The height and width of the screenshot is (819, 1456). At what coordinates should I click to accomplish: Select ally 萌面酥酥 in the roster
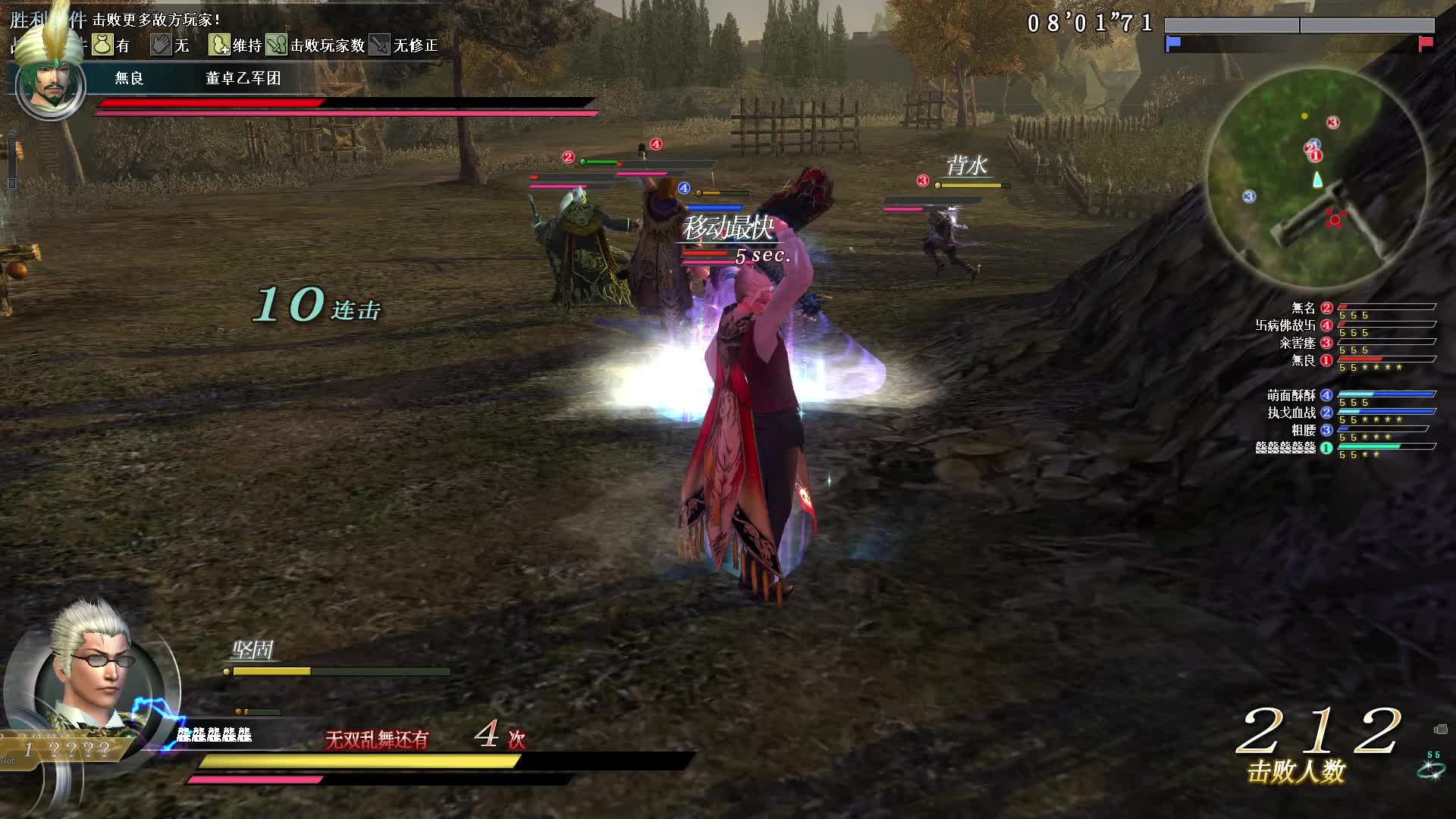click(1291, 395)
